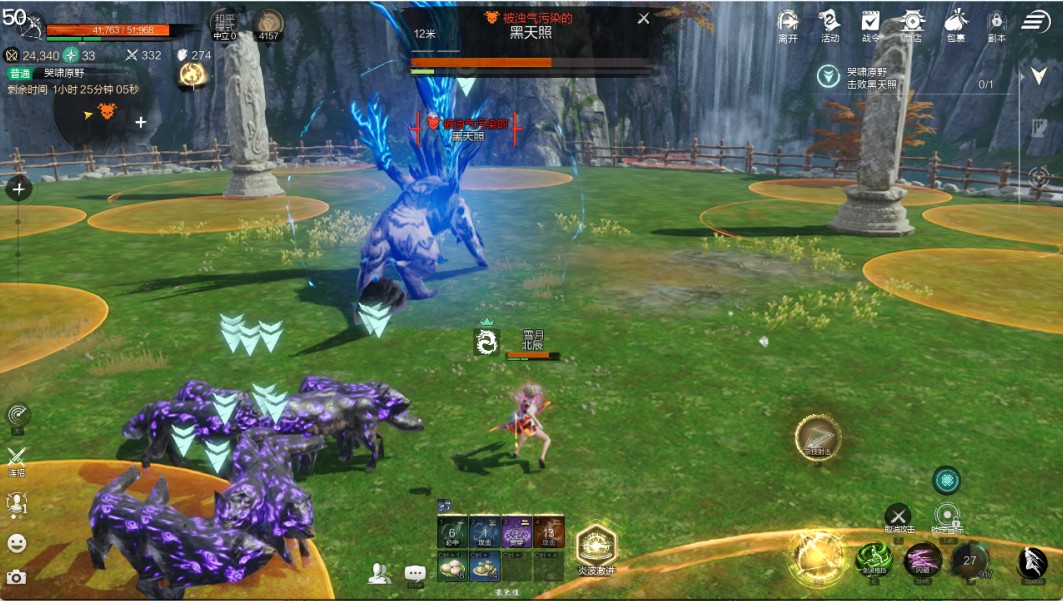This screenshot has height=601, width=1063.
Task: Use the 杂技射击 skill button
Action: pyautogui.click(x=818, y=436)
